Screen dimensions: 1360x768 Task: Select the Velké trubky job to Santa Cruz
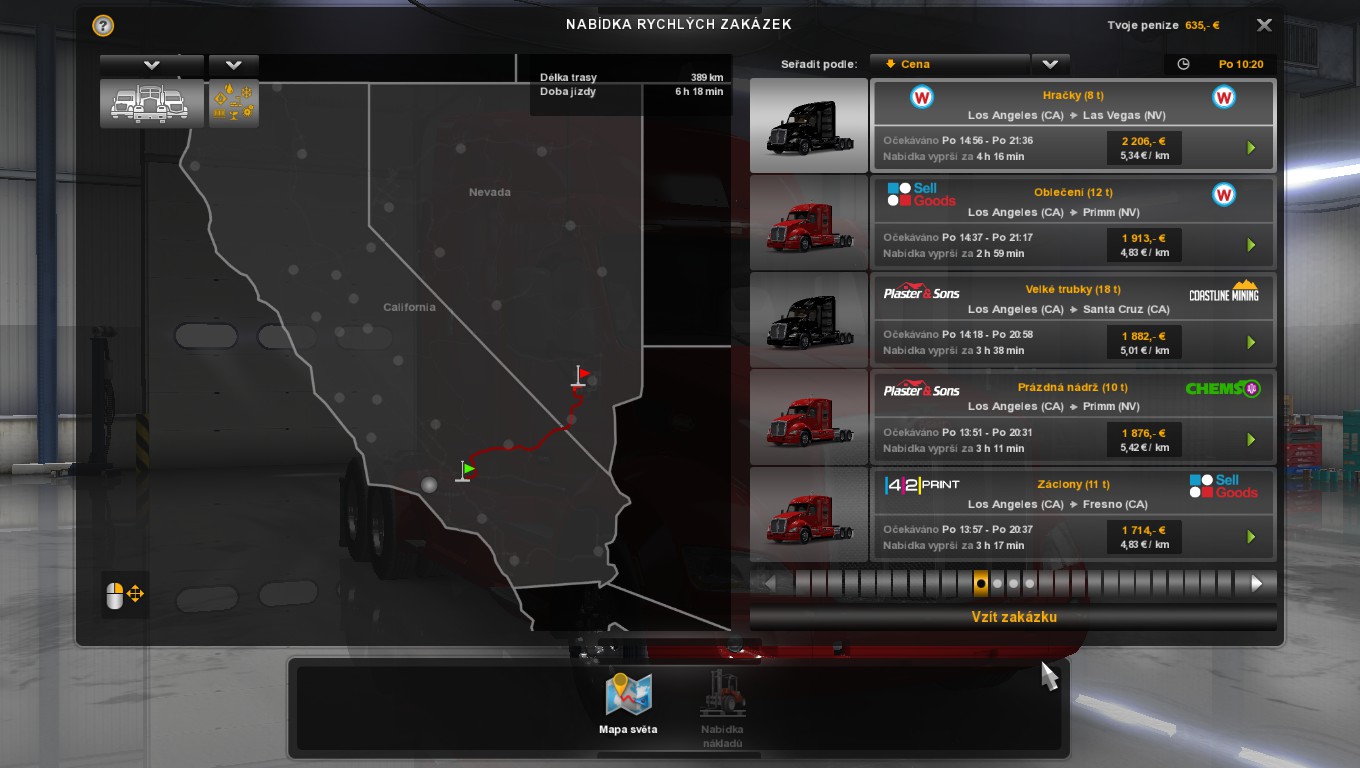[1073, 319]
